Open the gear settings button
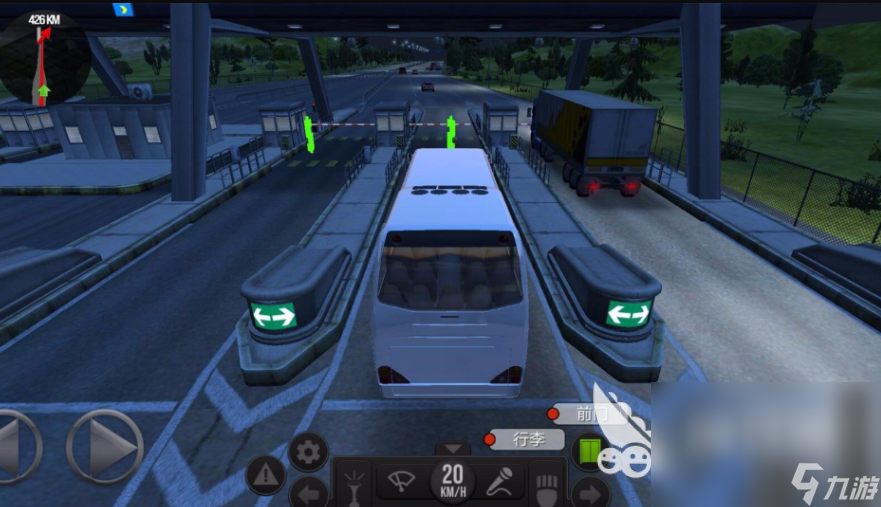The image size is (881, 507). [x=308, y=452]
